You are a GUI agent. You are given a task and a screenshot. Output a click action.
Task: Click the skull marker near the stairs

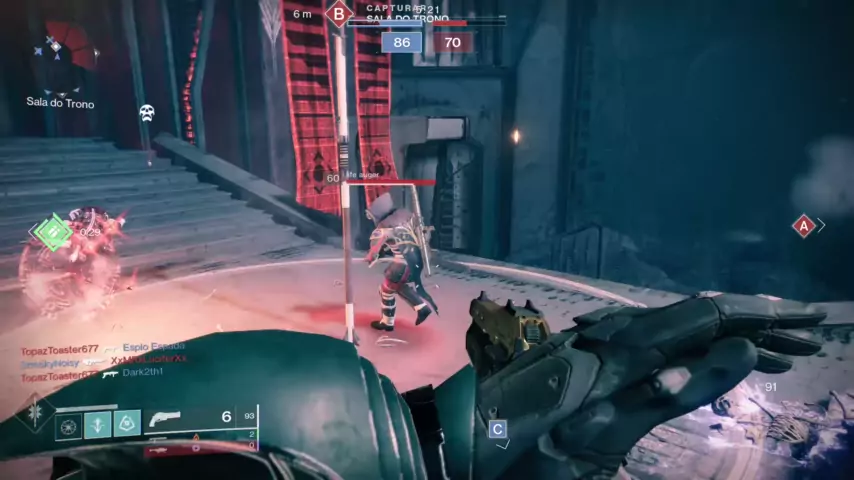pos(146,112)
